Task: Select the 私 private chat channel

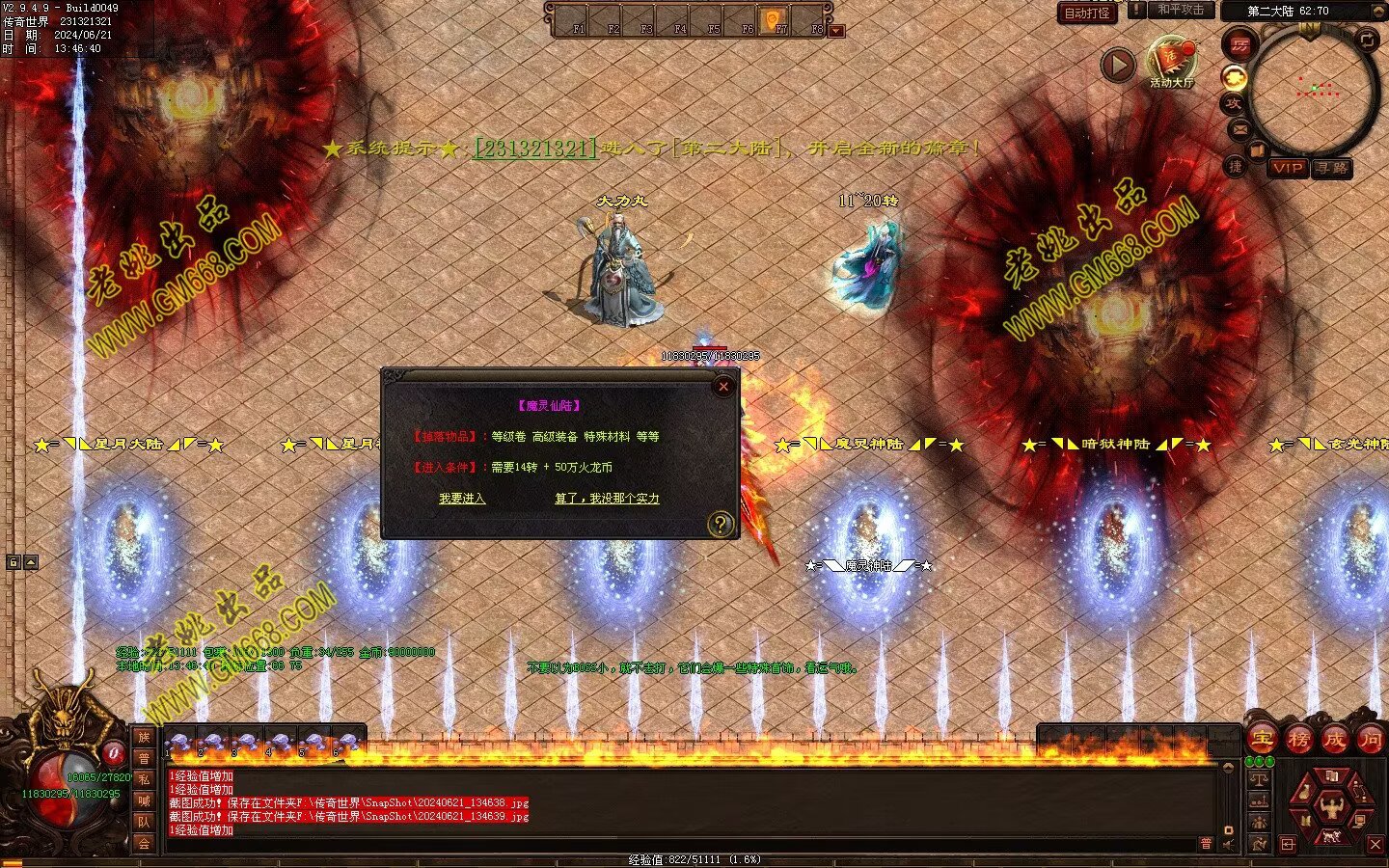Action: point(143,779)
